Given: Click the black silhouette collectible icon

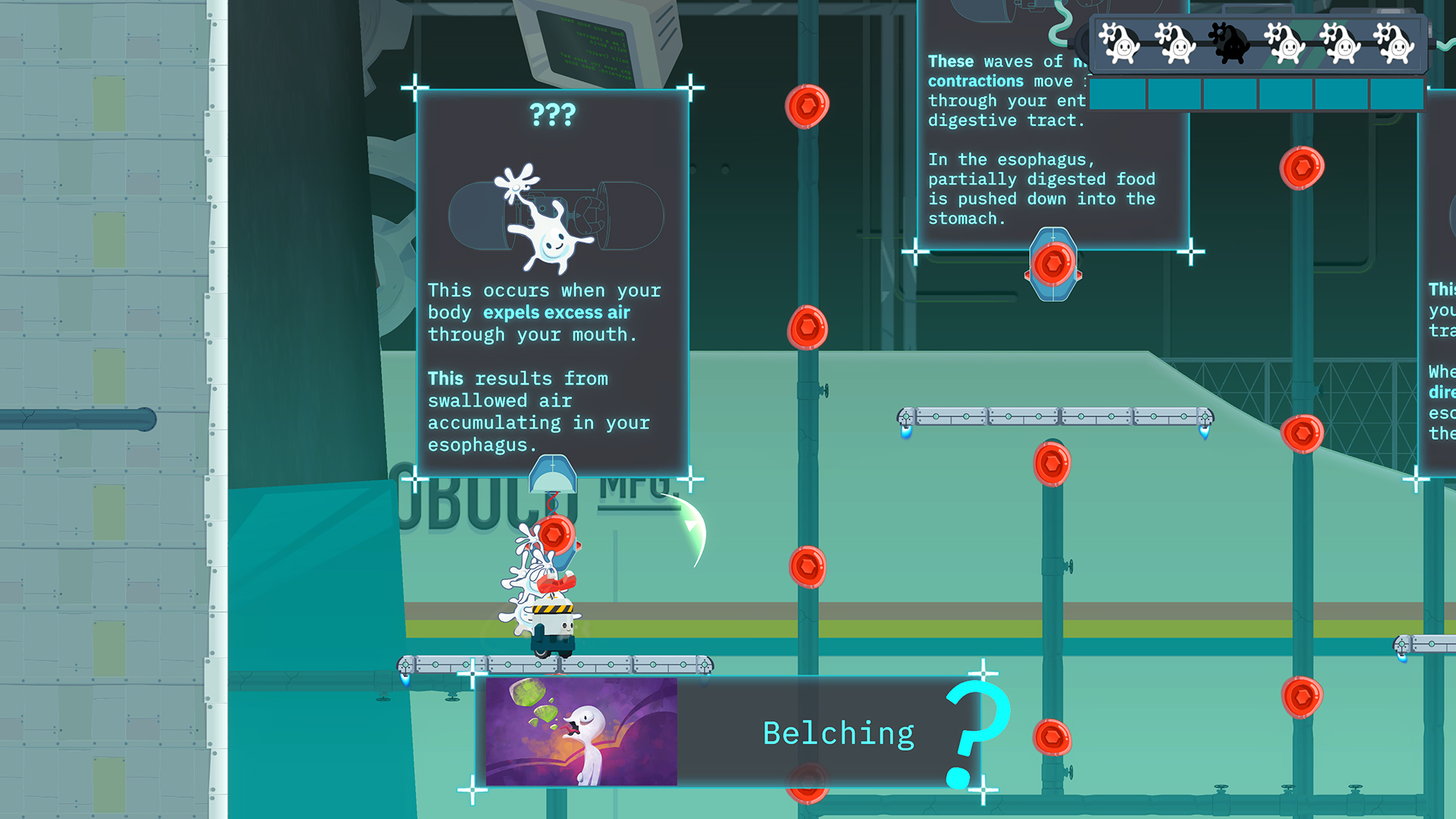Looking at the screenshot, I should [x=1228, y=42].
